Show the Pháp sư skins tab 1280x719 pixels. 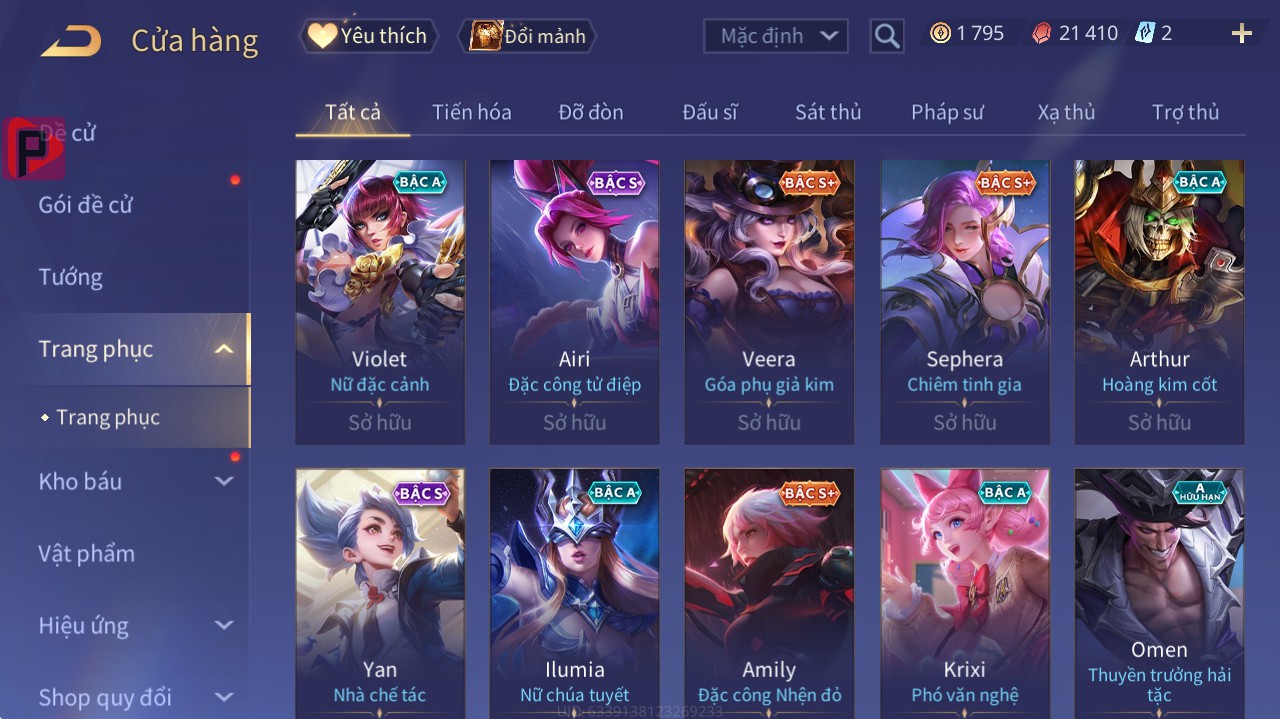coord(947,112)
